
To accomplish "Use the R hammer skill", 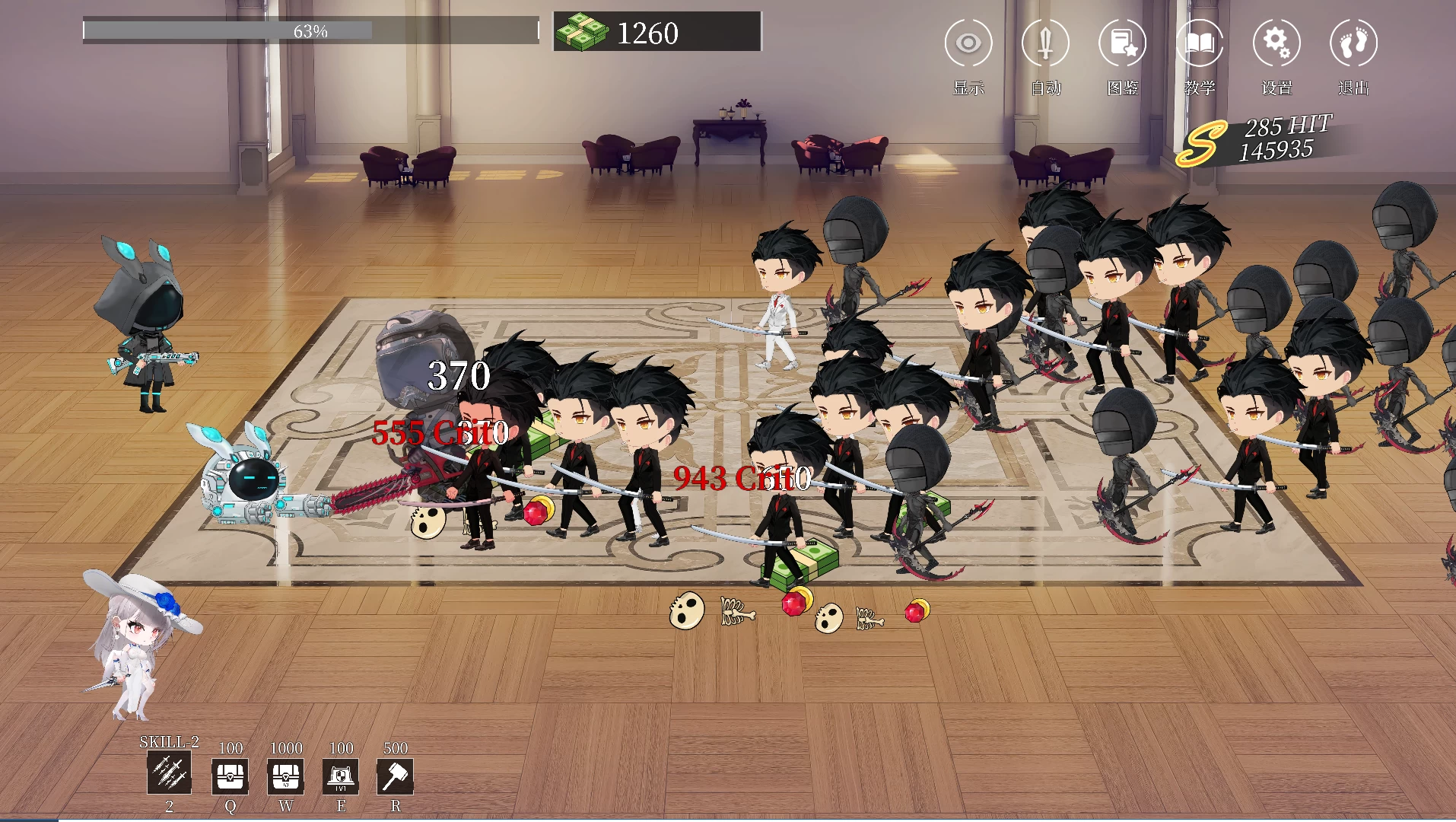I will point(395,777).
